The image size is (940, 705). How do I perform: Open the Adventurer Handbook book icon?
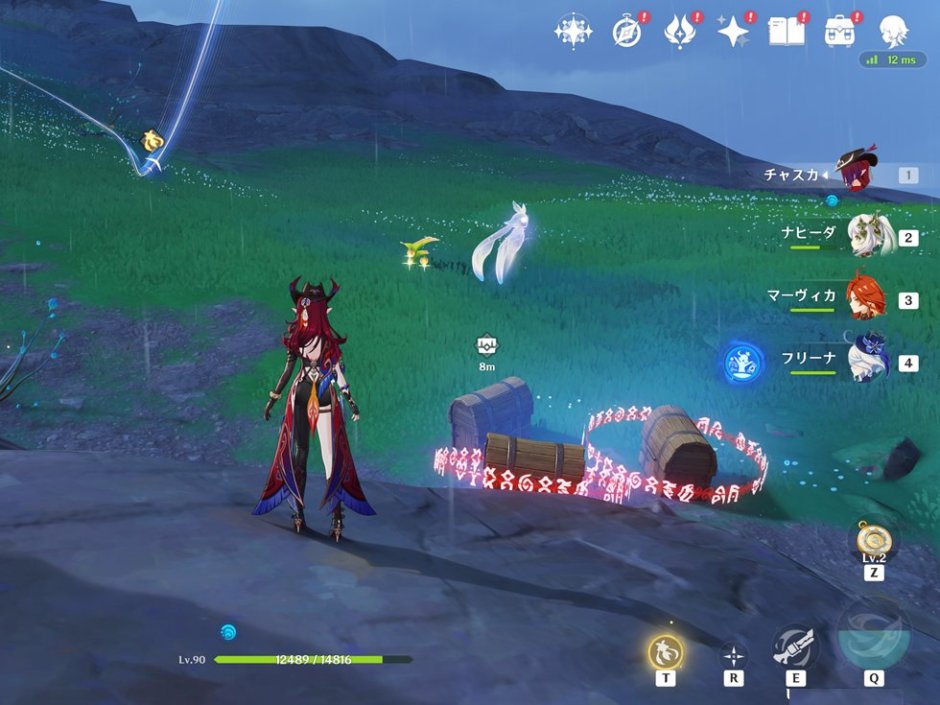[x=786, y=31]
